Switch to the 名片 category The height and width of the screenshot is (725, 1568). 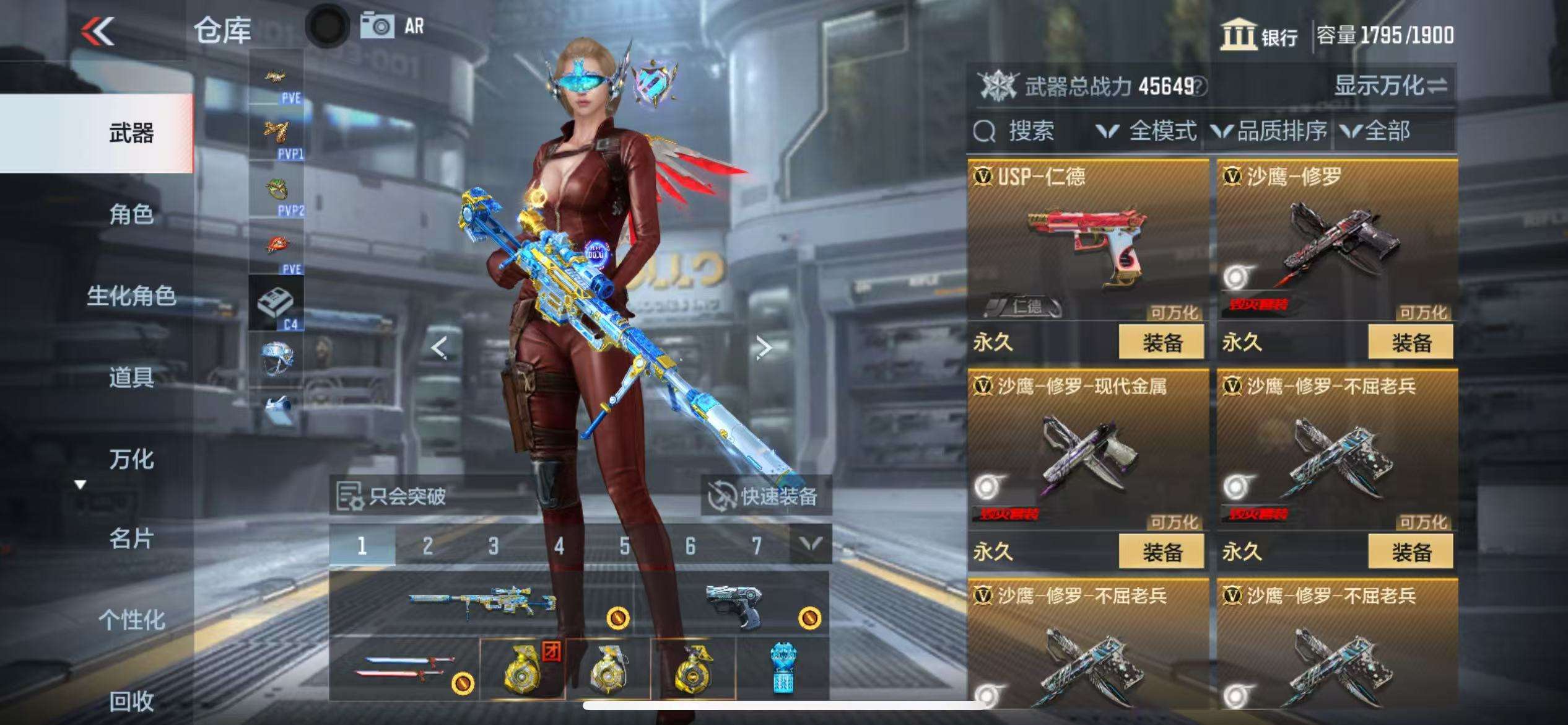[131, 539]
